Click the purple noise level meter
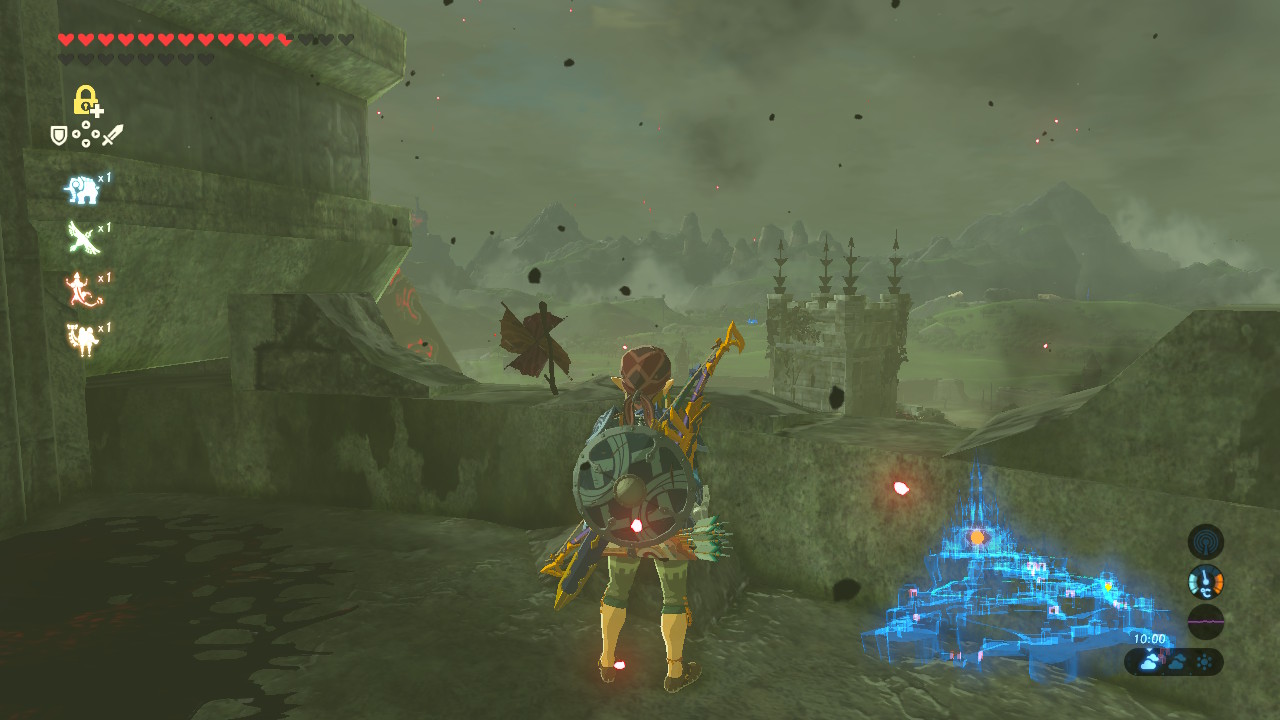Screen dimensions: 1280x720 (x=1205, y=621)
